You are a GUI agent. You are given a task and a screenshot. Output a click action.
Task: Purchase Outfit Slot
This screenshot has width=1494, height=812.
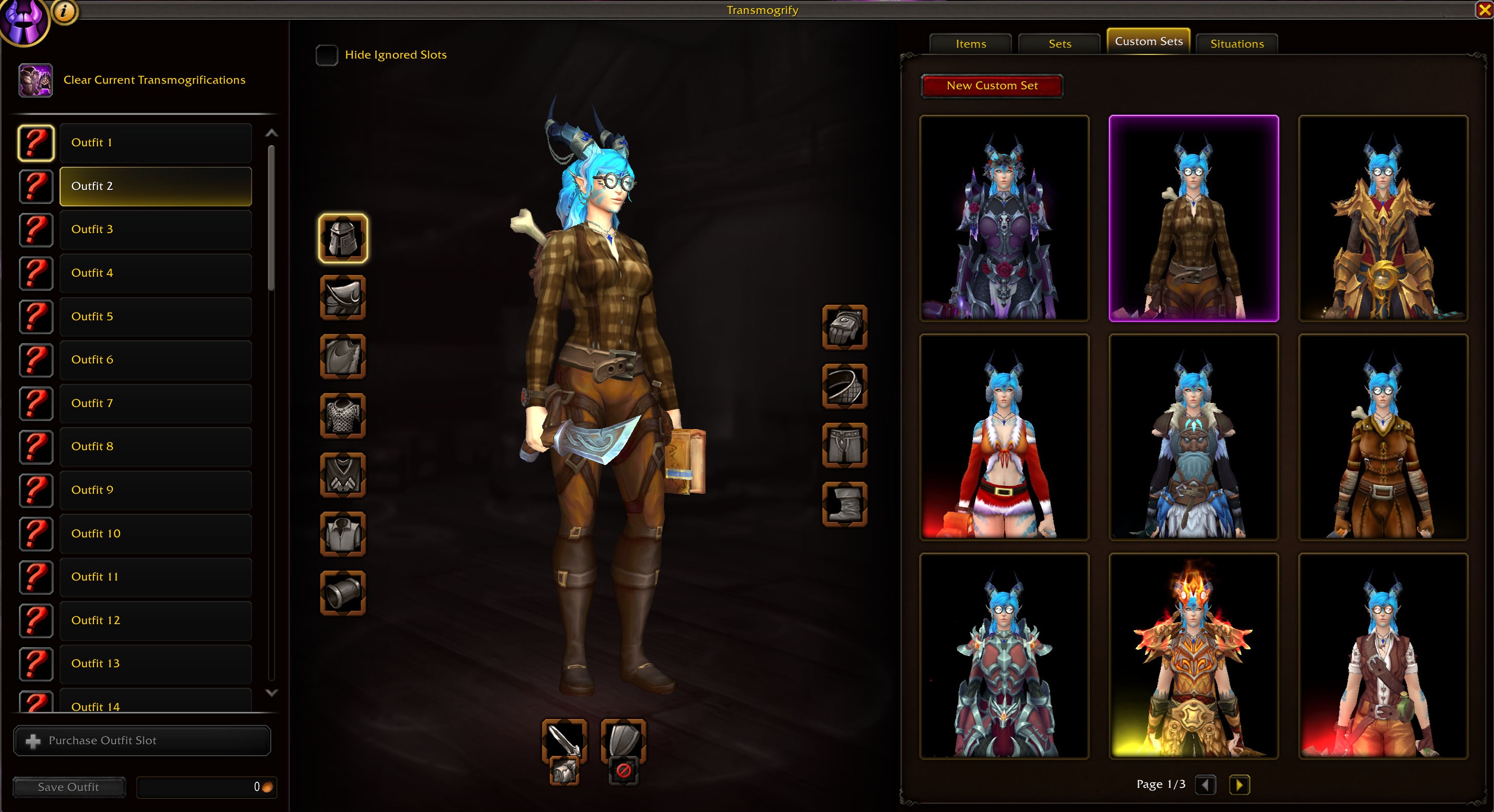click(142, 741)
